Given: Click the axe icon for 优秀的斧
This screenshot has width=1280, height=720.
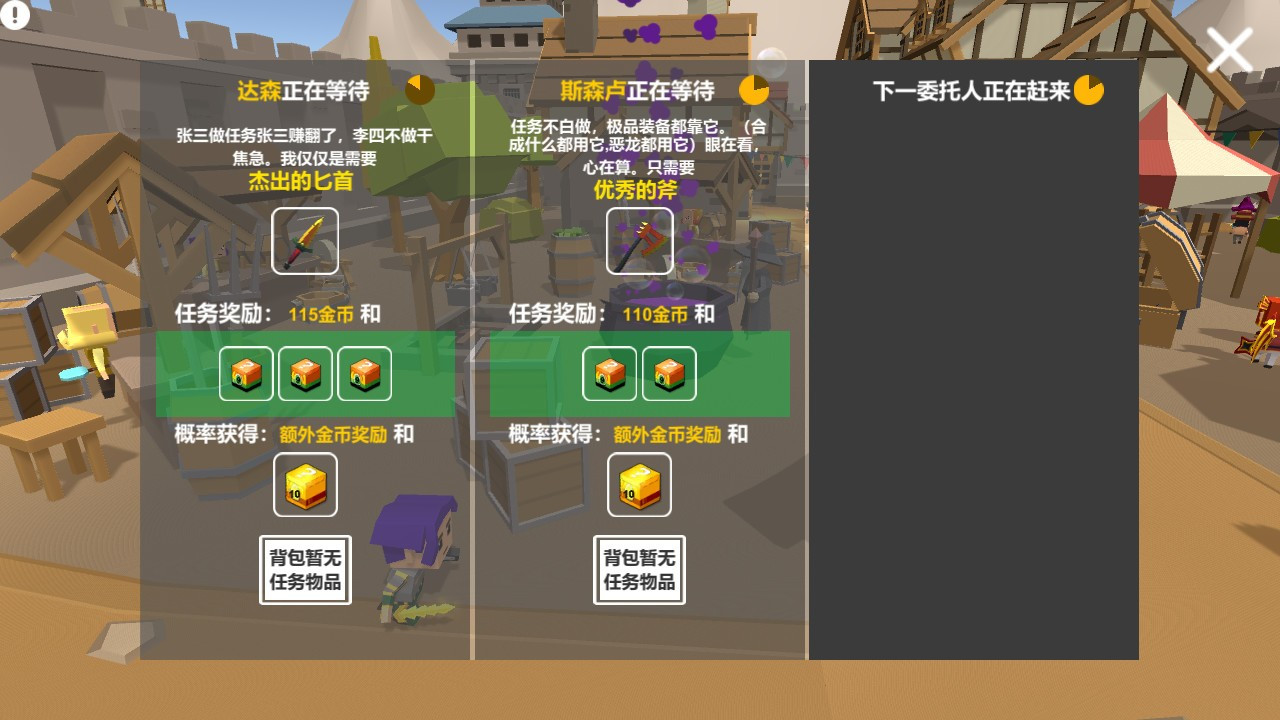Looking at the screenshot, I should pos(639,241).
